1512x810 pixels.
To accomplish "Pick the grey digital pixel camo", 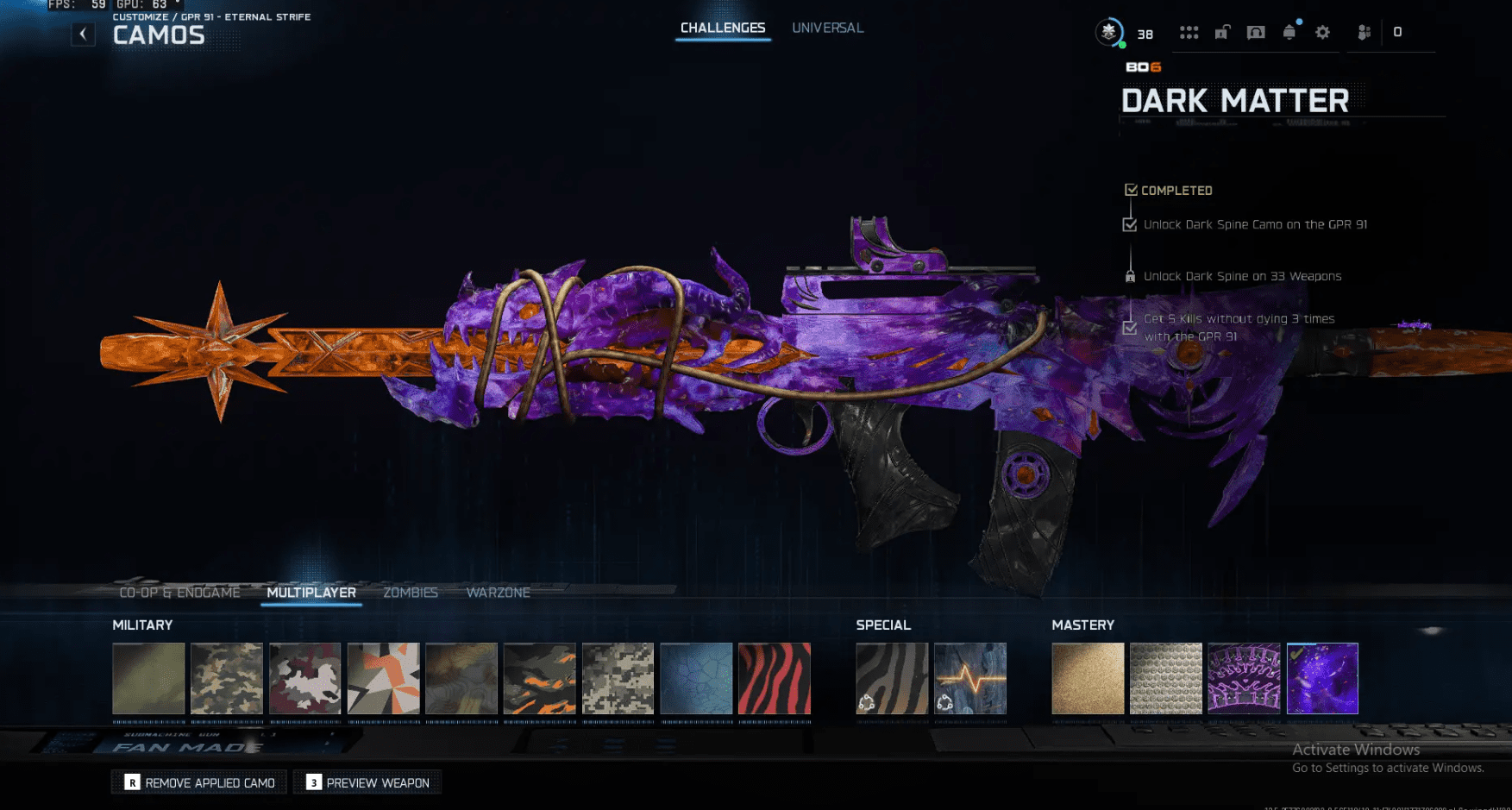I will coord(618,678).
